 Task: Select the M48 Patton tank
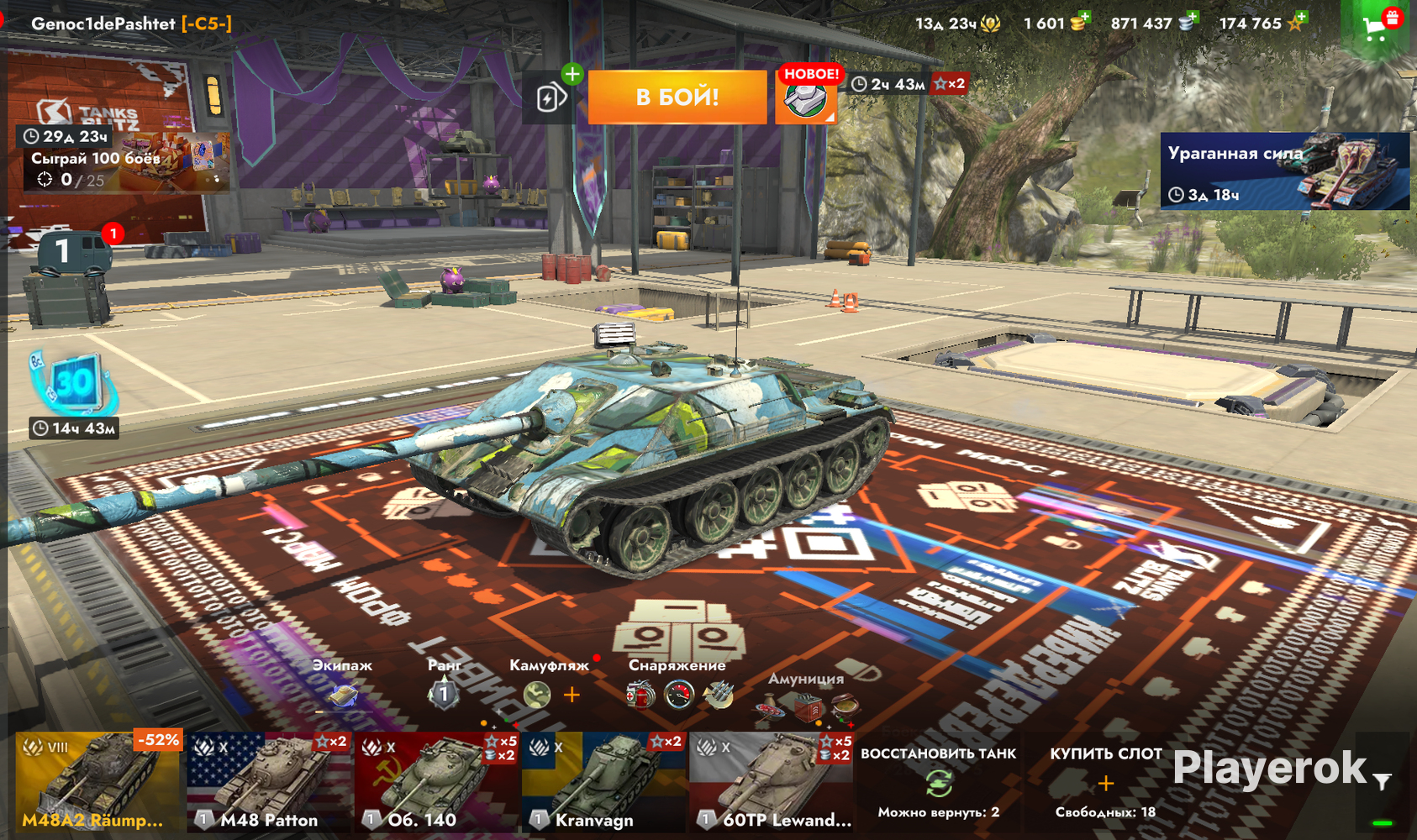point(268,783)
